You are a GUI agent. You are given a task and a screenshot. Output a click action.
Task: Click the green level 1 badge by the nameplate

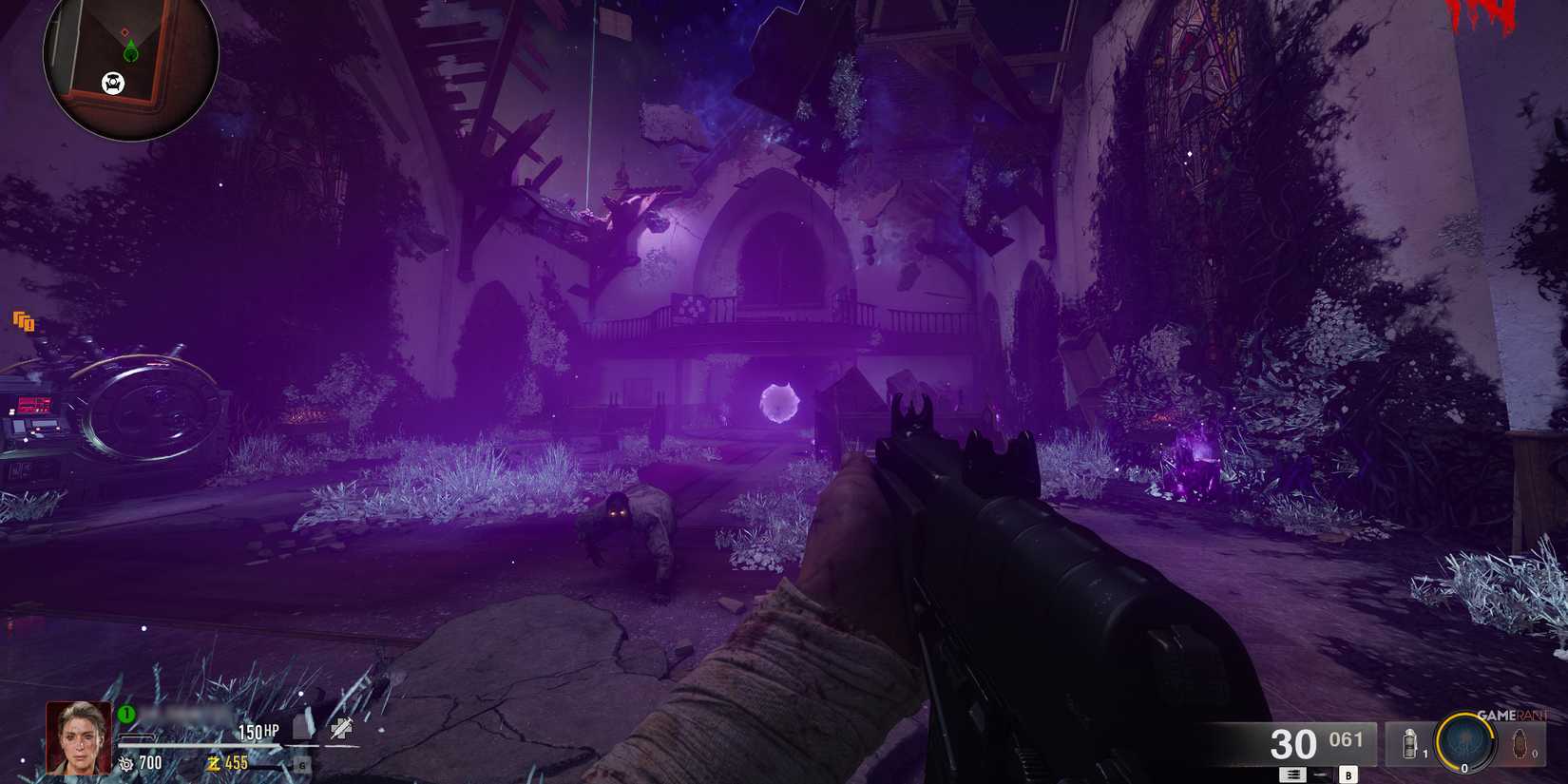coord(126,715)
